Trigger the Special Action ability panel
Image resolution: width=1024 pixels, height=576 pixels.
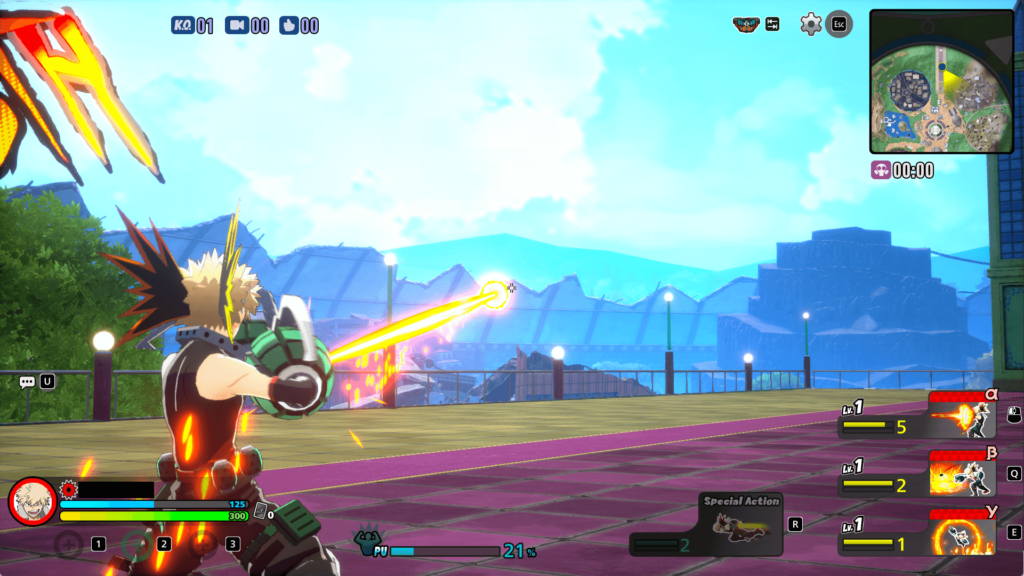click(x=740, y=525)
